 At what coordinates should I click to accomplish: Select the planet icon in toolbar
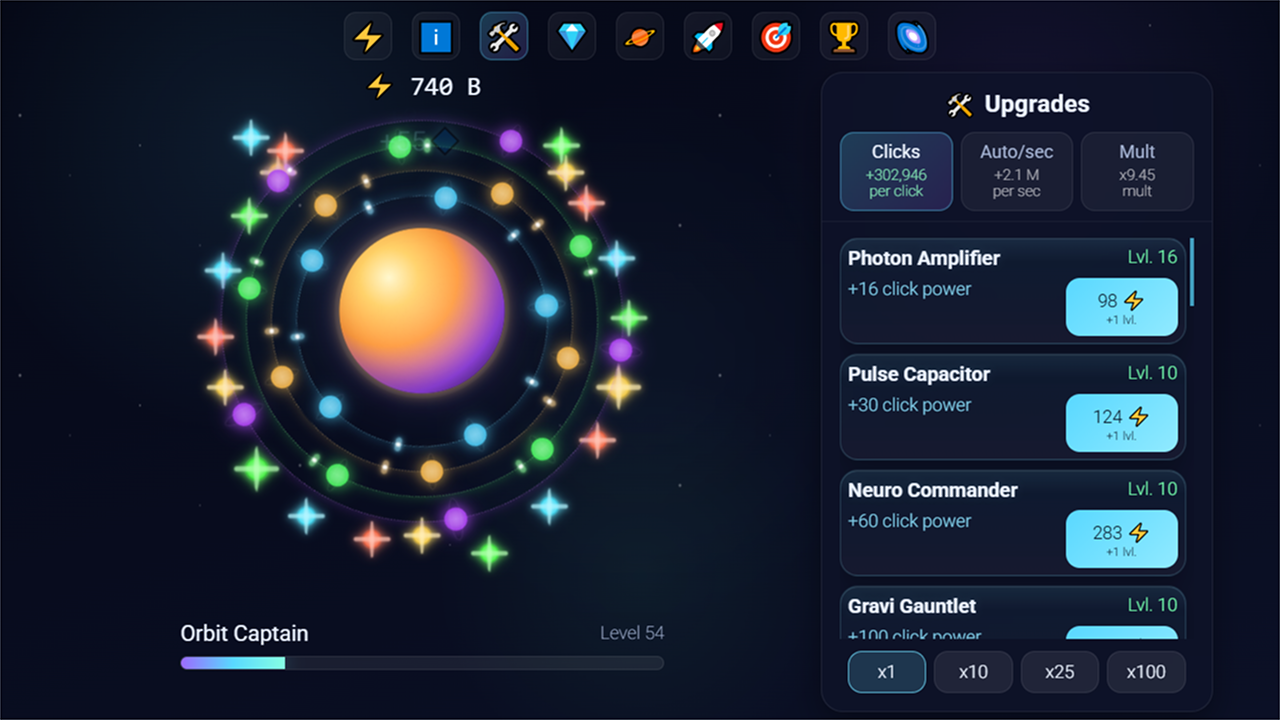click(x=639, y=36)
